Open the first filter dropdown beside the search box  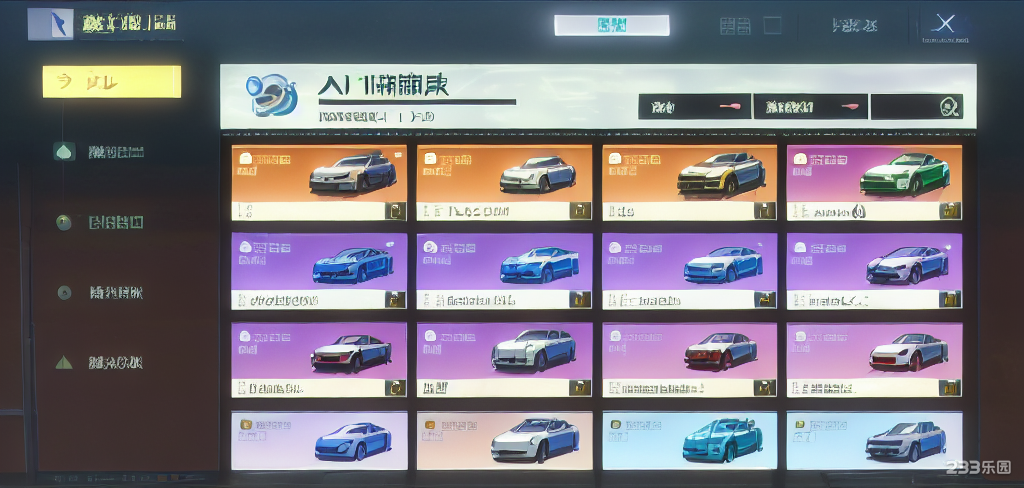pyautogui.click(x=694, y=106)
